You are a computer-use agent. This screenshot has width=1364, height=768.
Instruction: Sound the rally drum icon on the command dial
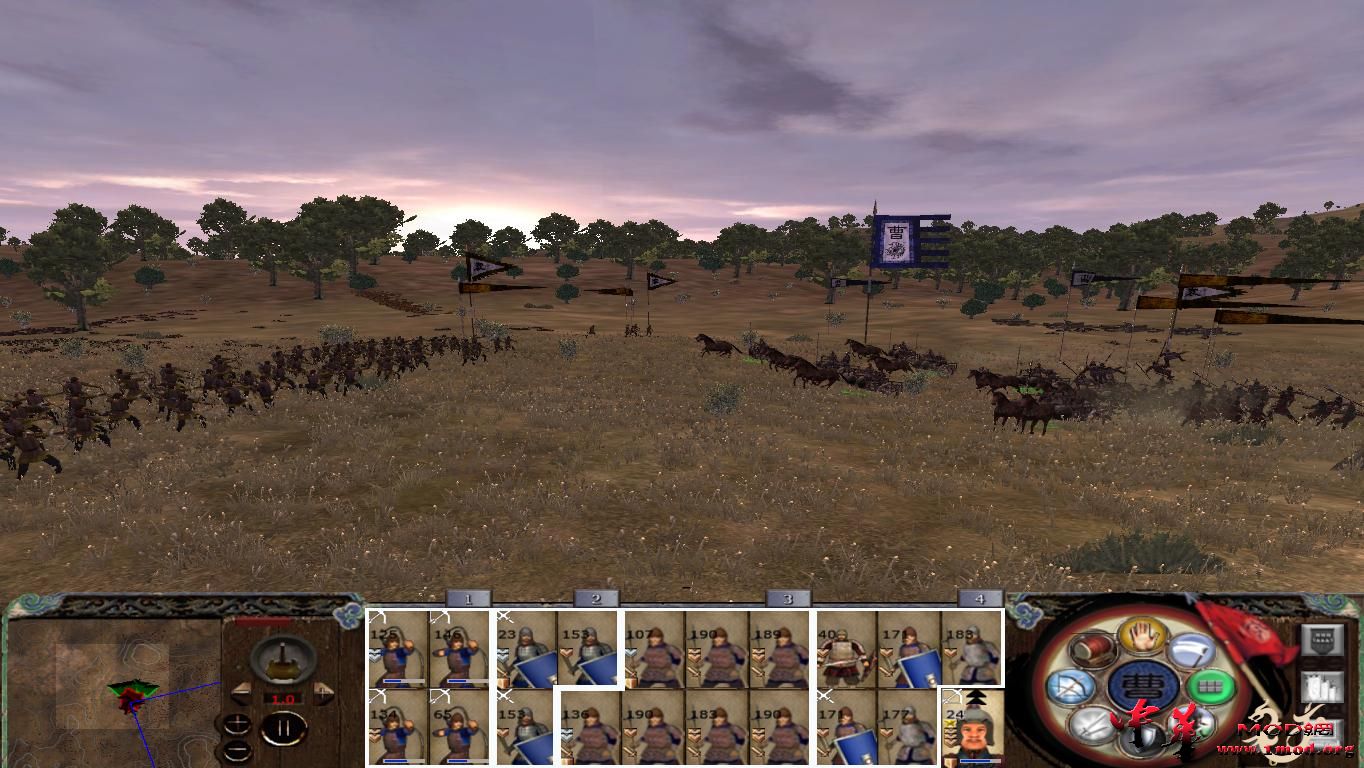click(x=1091, y=650)
